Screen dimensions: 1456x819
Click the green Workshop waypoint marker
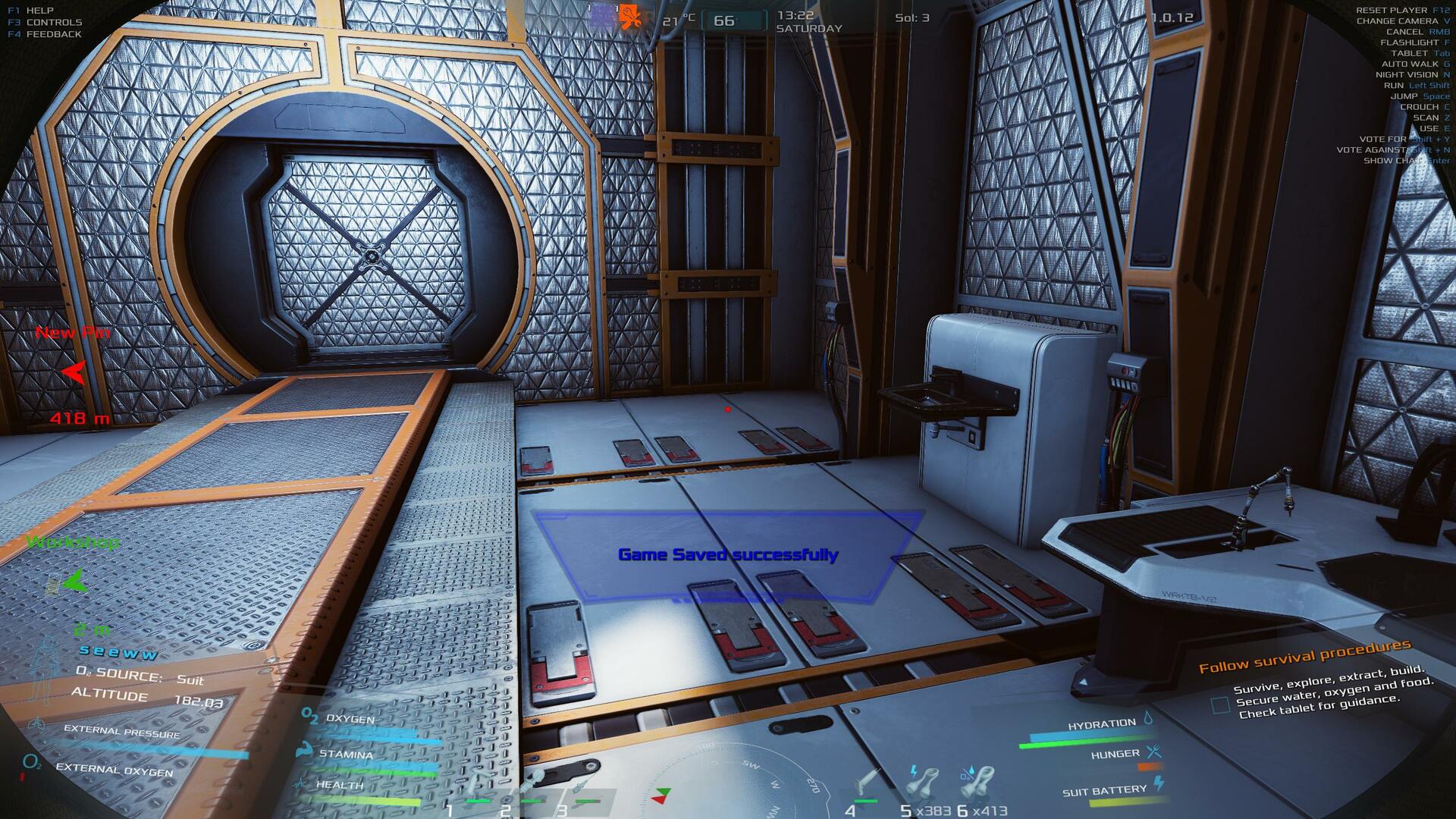(74, 582)
